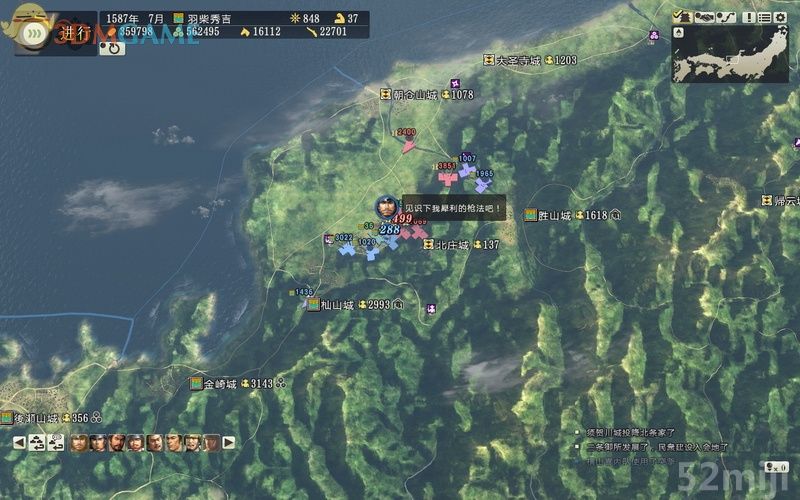Open the list menu button

[x=766, y=17]
